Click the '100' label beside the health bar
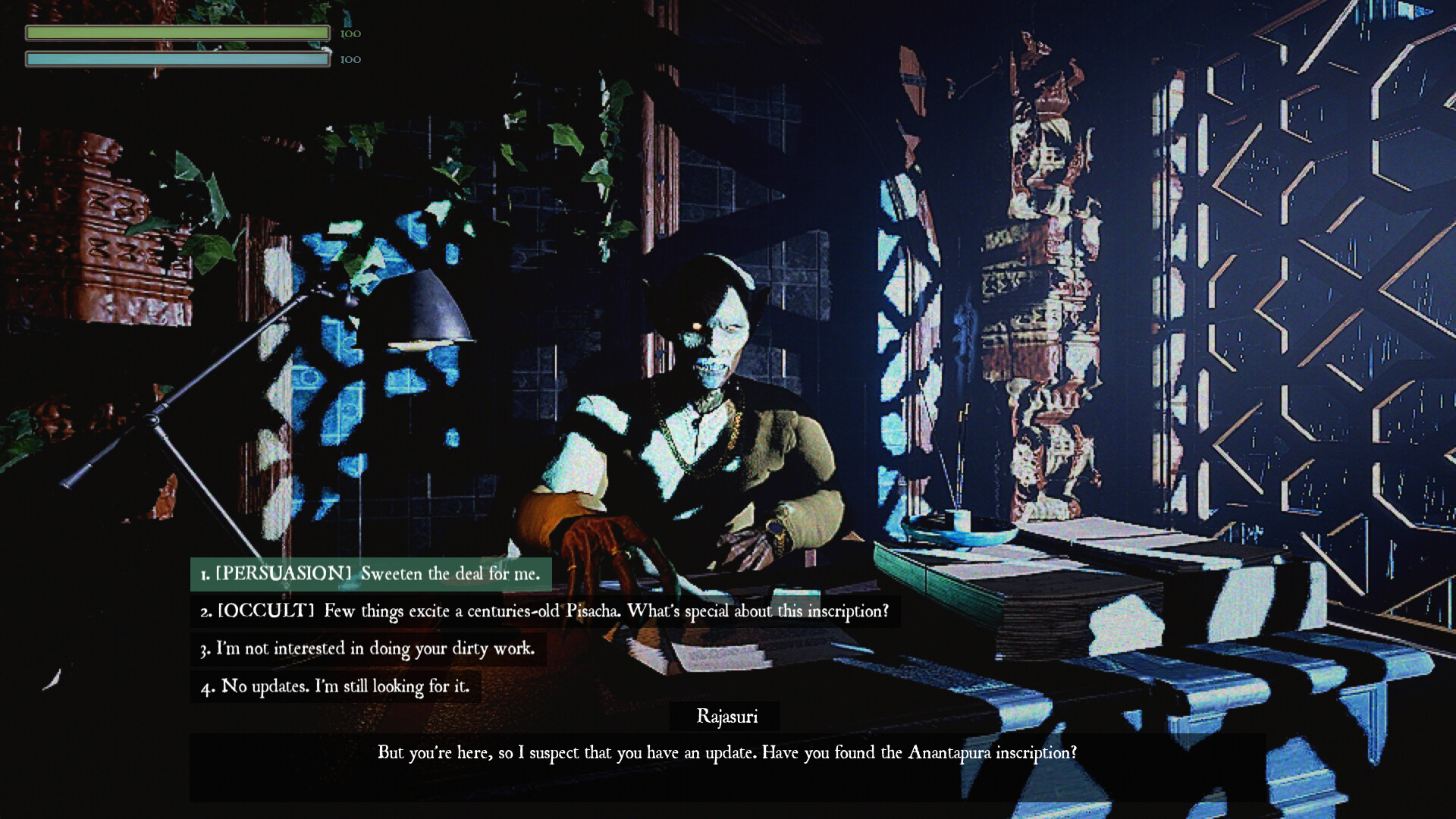The image size is (1456, 819). (x=351, y=32)
